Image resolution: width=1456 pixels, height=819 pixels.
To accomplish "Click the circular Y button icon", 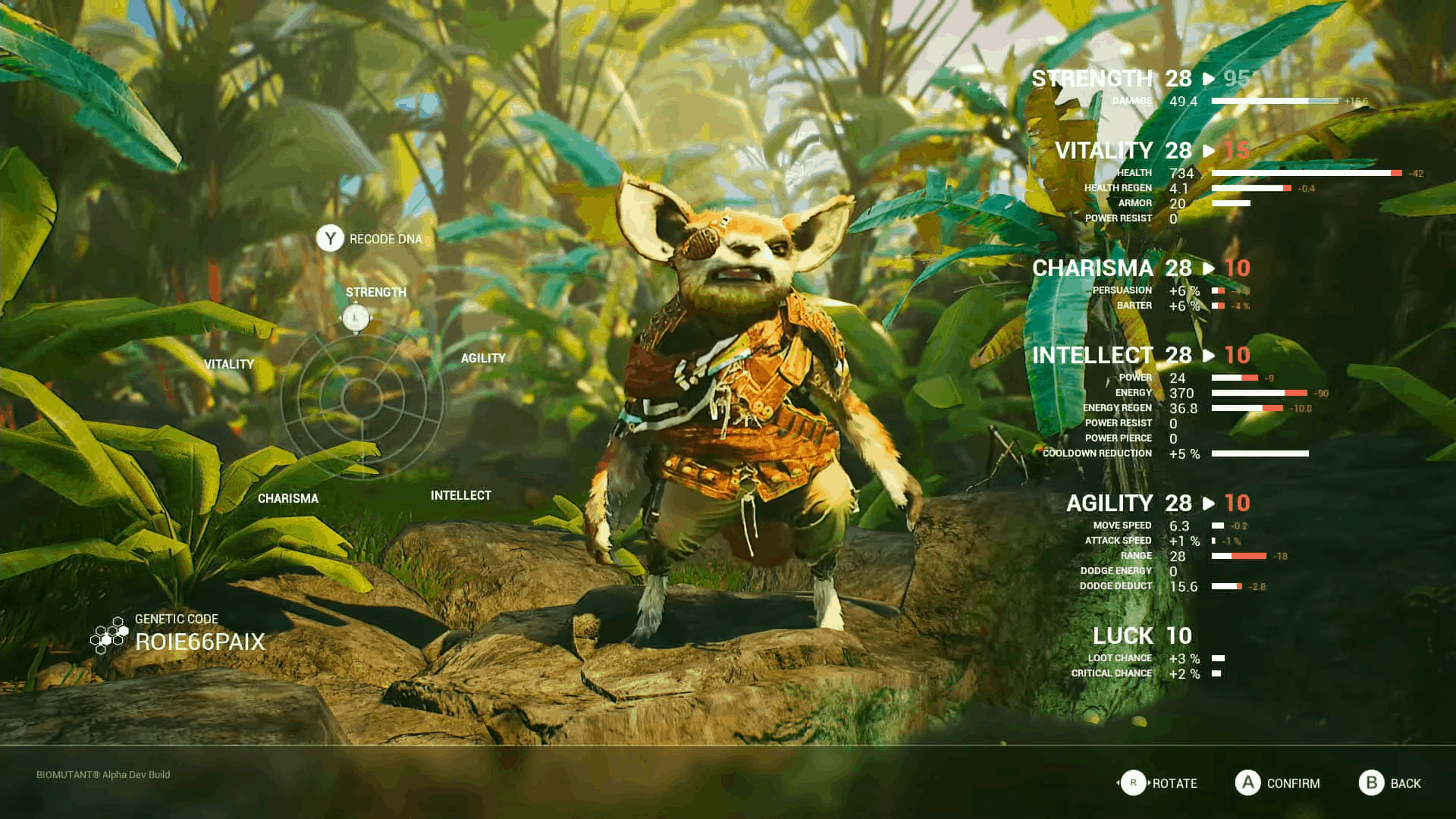I will click(329, 238).
